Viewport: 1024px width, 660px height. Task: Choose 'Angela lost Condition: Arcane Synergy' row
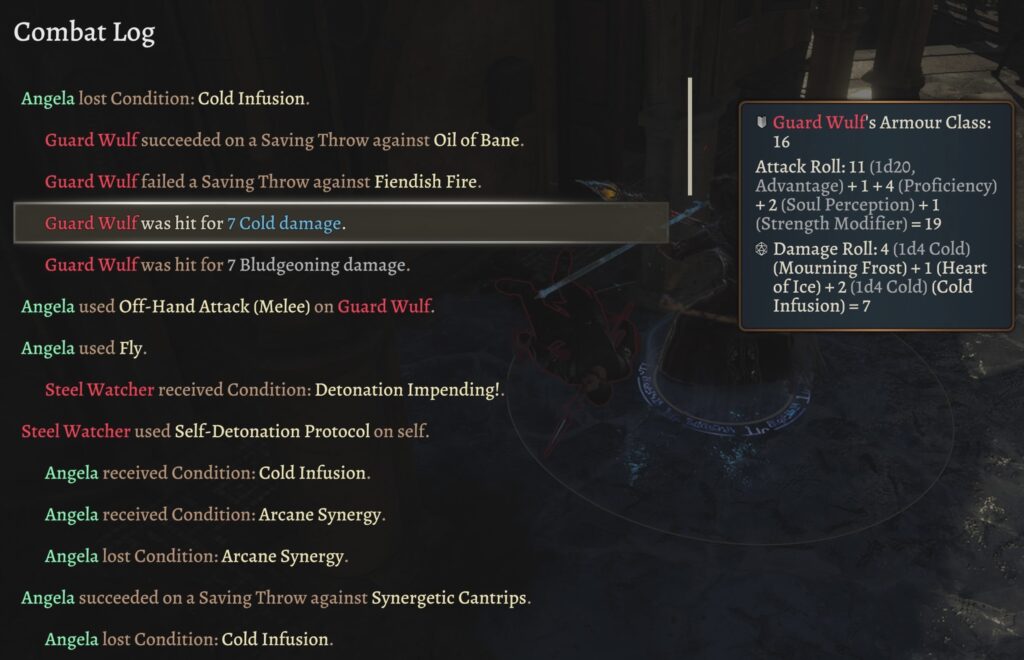click(195, 556)
